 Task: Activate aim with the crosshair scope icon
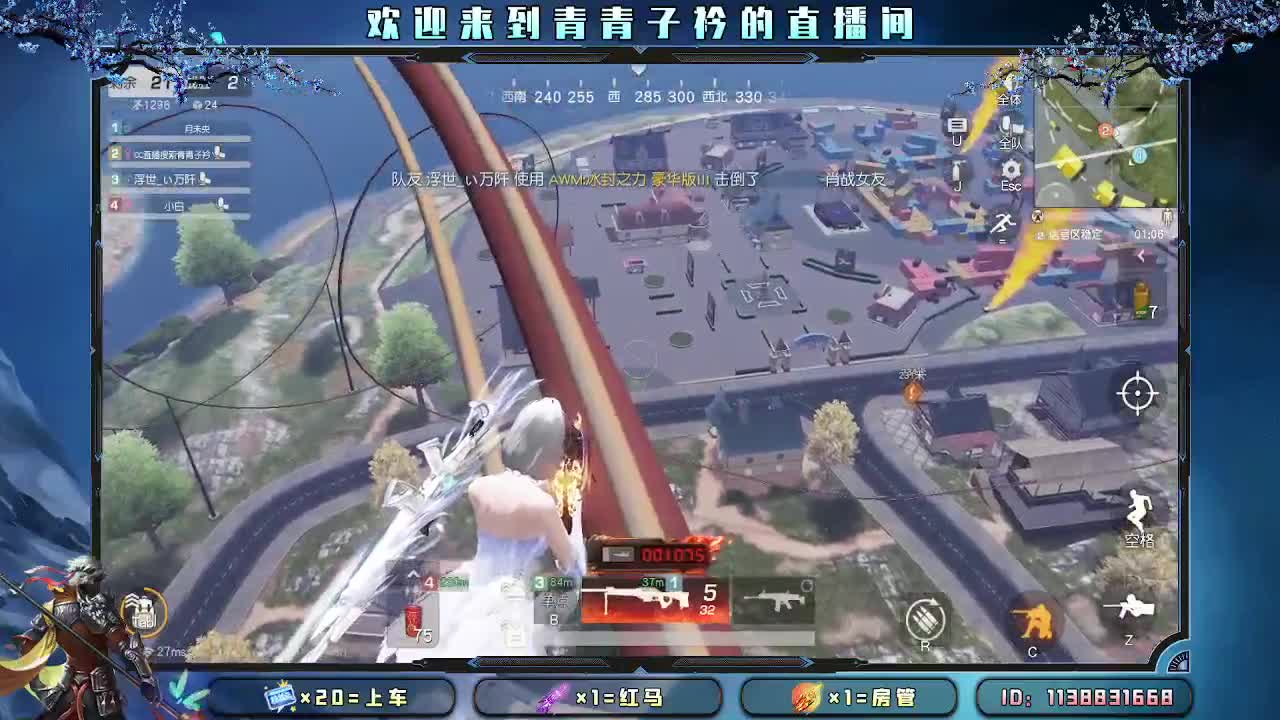tap(1136, 394)
